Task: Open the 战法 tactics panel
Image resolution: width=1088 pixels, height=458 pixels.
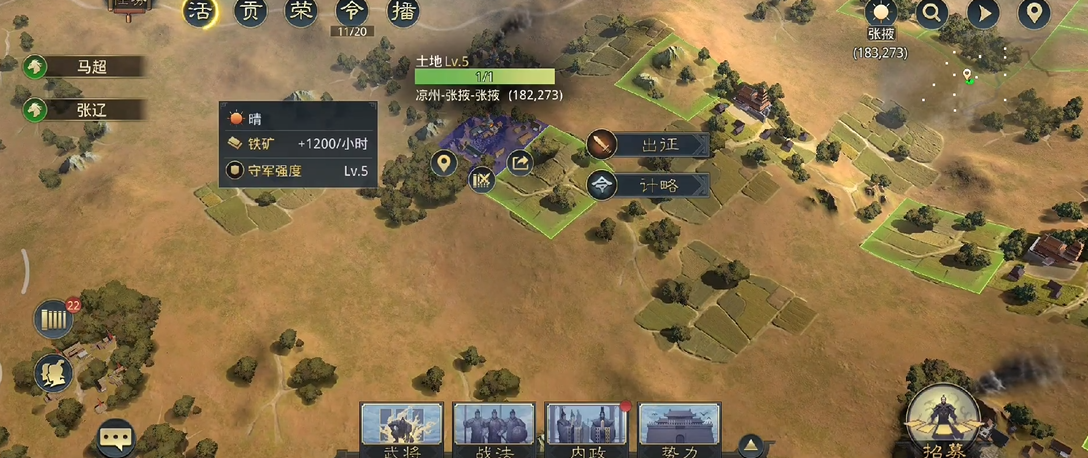Action: click(x=494, y=428)
